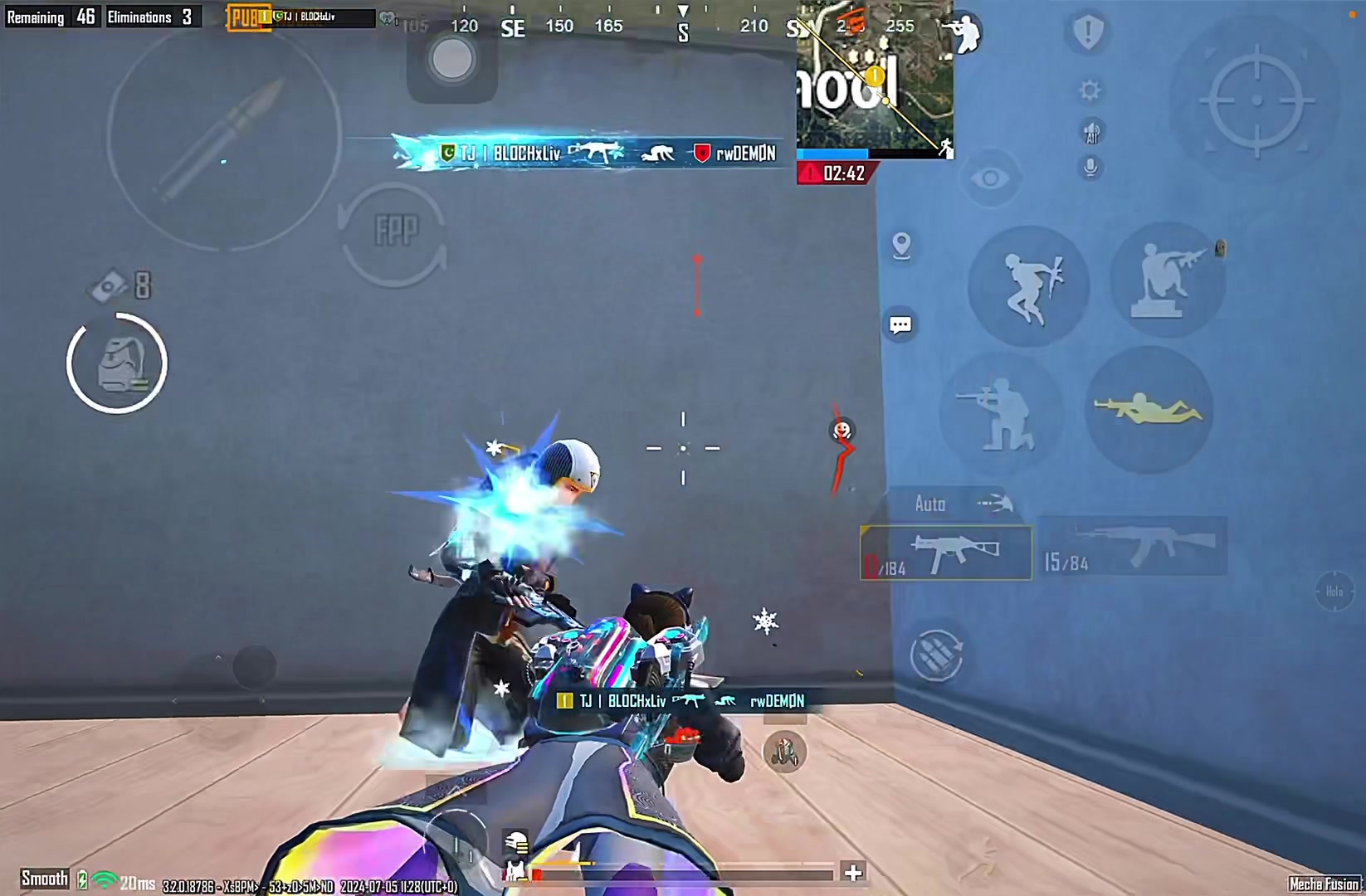This screenshot has height=896, width=1366.
Task: Expand the healing items plus button
Action: [852, 872]
